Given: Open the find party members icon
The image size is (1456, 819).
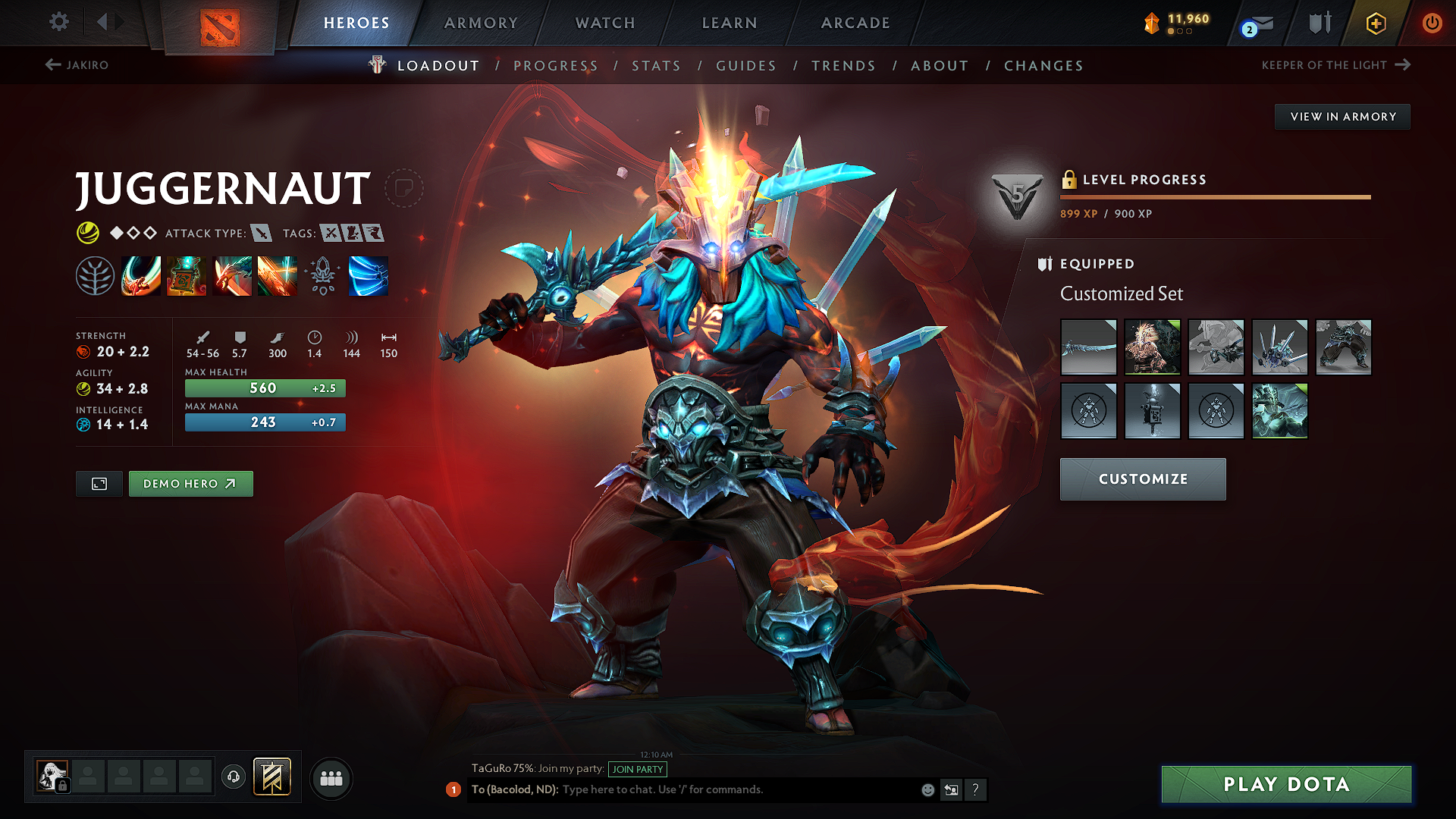Looking at the screenshot, I should click(x=331, y=777).
